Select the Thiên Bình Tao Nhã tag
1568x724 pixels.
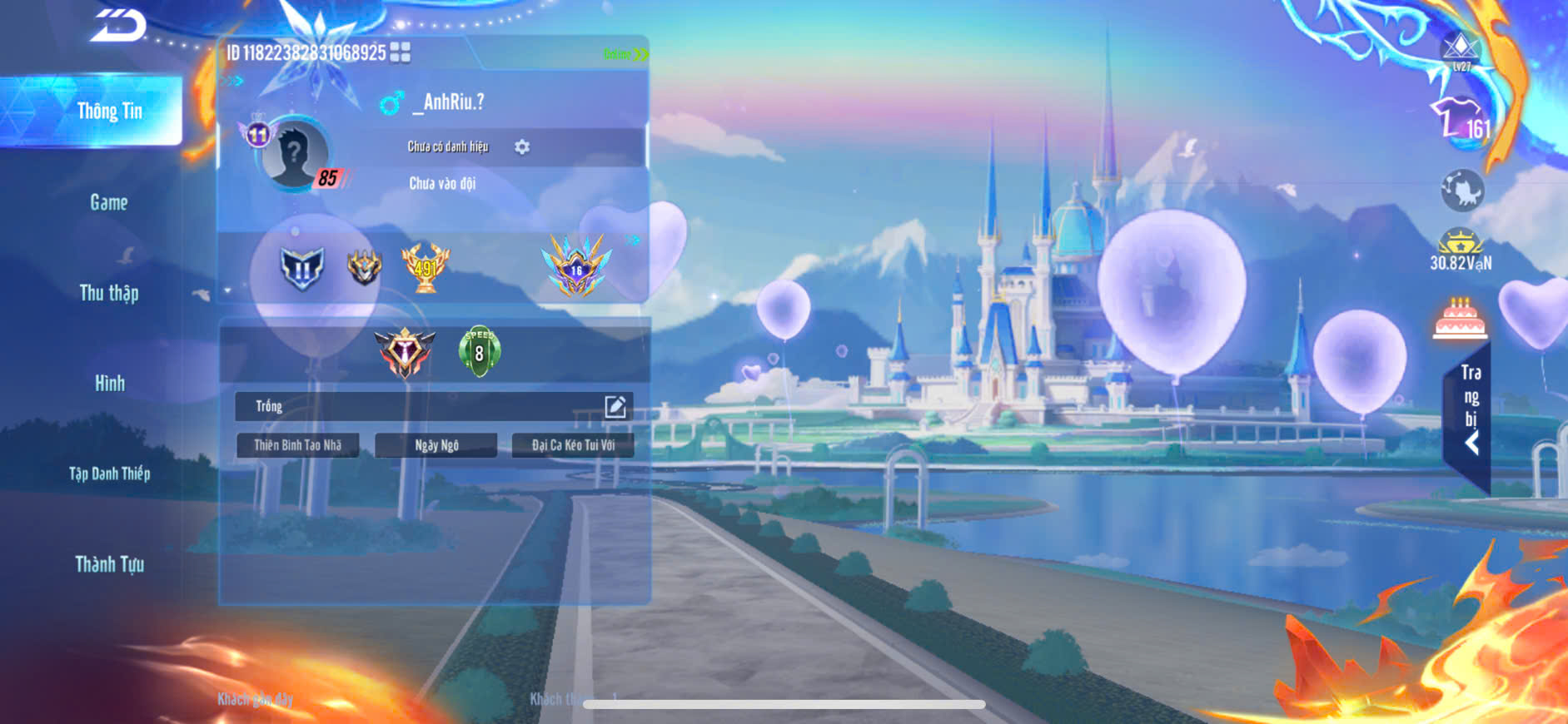(297, 445)
